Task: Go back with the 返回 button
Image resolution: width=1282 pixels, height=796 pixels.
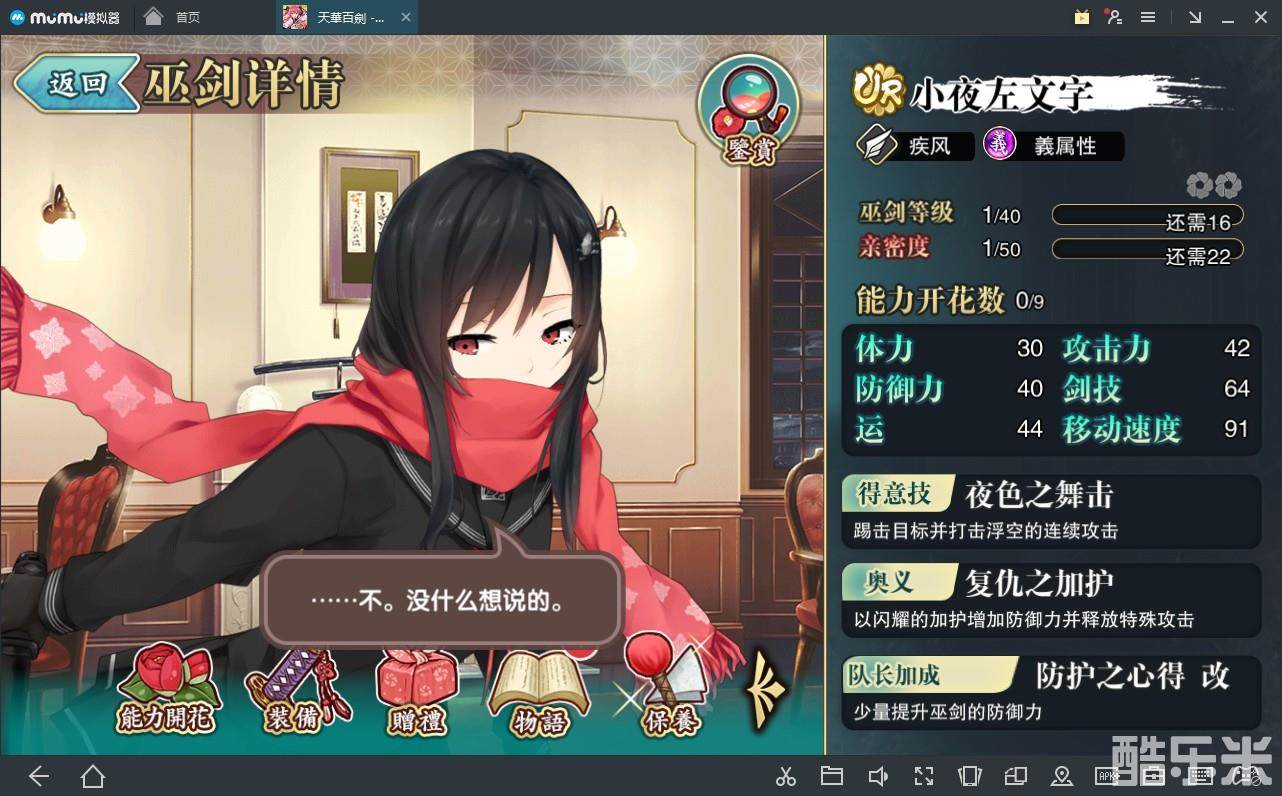Action: (75, 84)
